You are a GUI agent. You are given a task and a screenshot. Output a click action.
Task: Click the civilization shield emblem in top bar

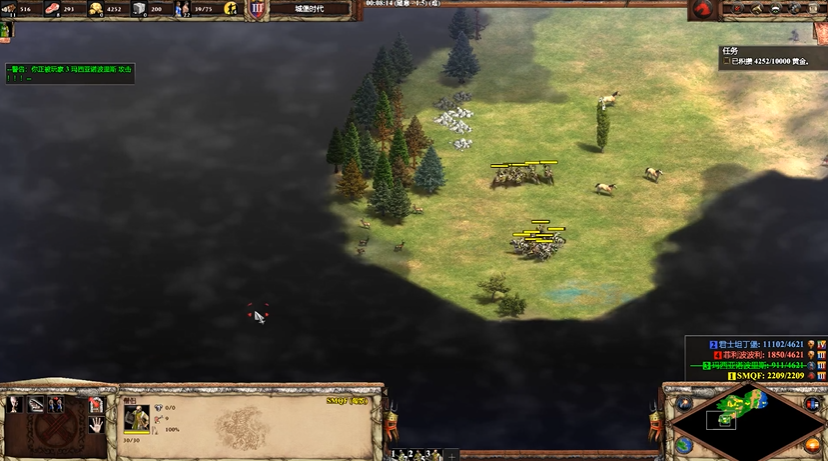257,9
